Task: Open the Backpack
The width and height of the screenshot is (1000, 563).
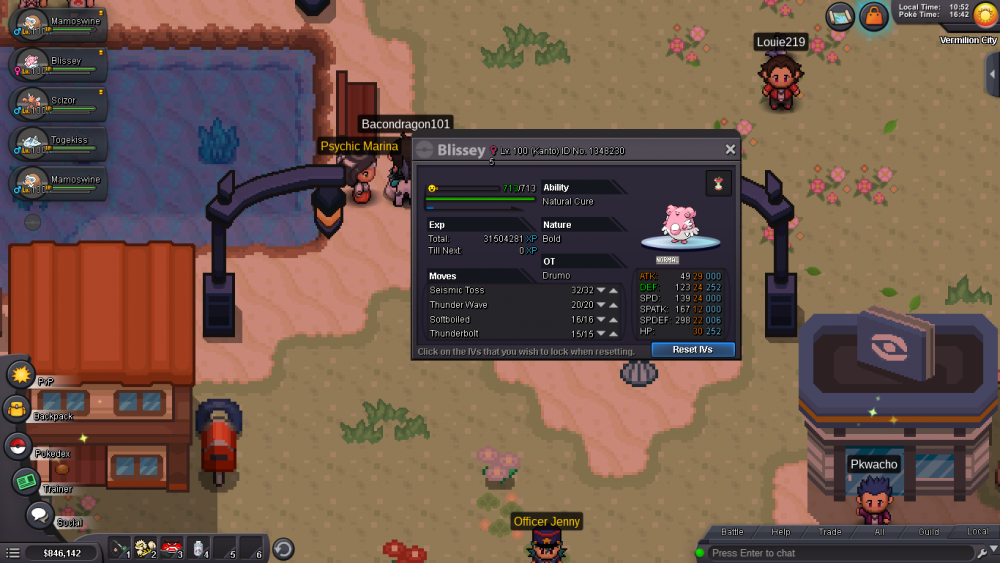Action: 17,409
